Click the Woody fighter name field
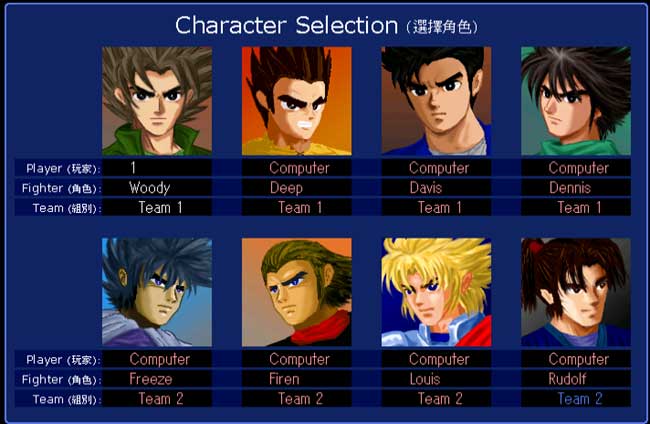650x424 pixels. click(x=157, y=188)
